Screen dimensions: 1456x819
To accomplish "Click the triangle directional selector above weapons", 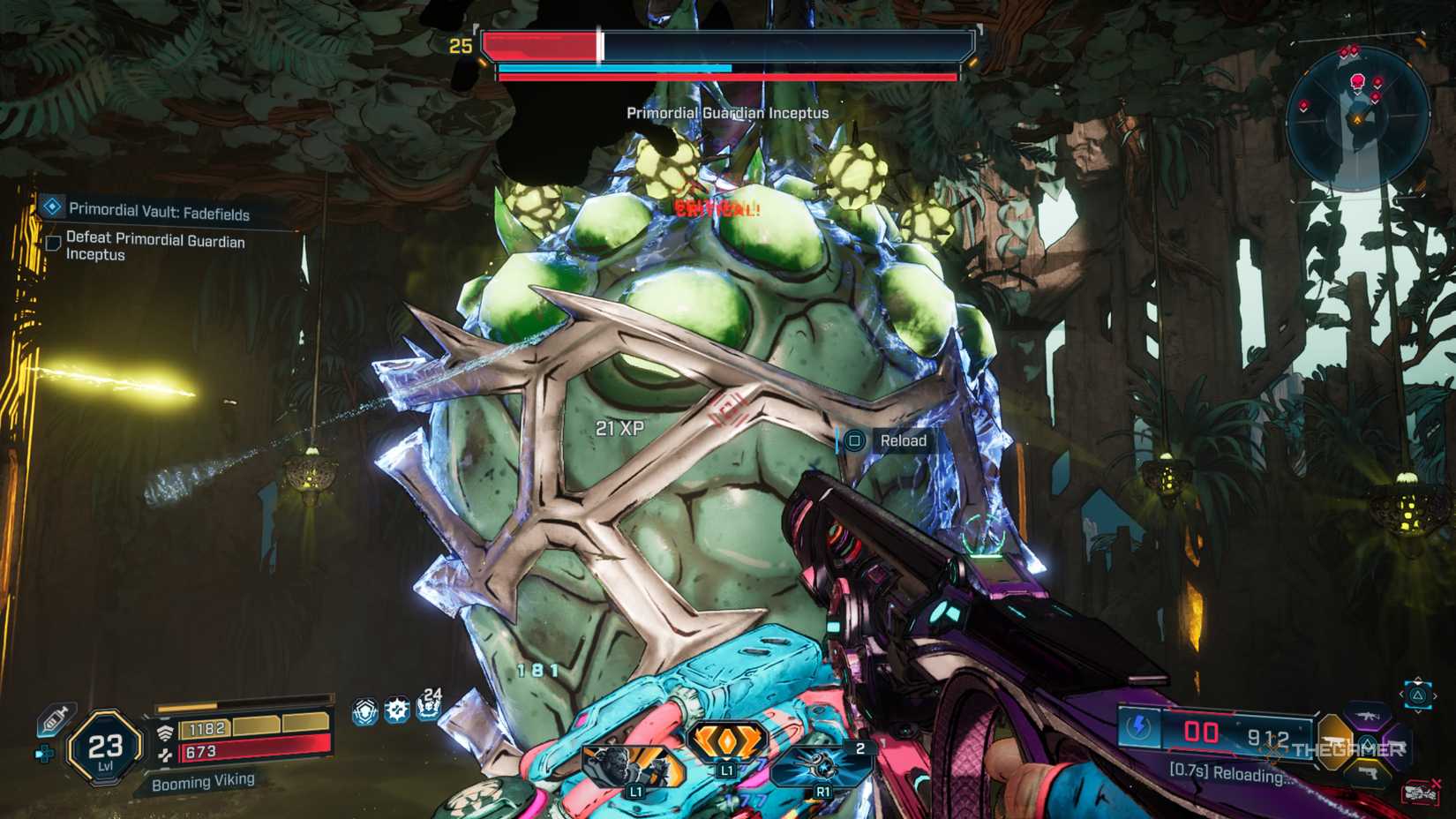I will click(1418, 695).
